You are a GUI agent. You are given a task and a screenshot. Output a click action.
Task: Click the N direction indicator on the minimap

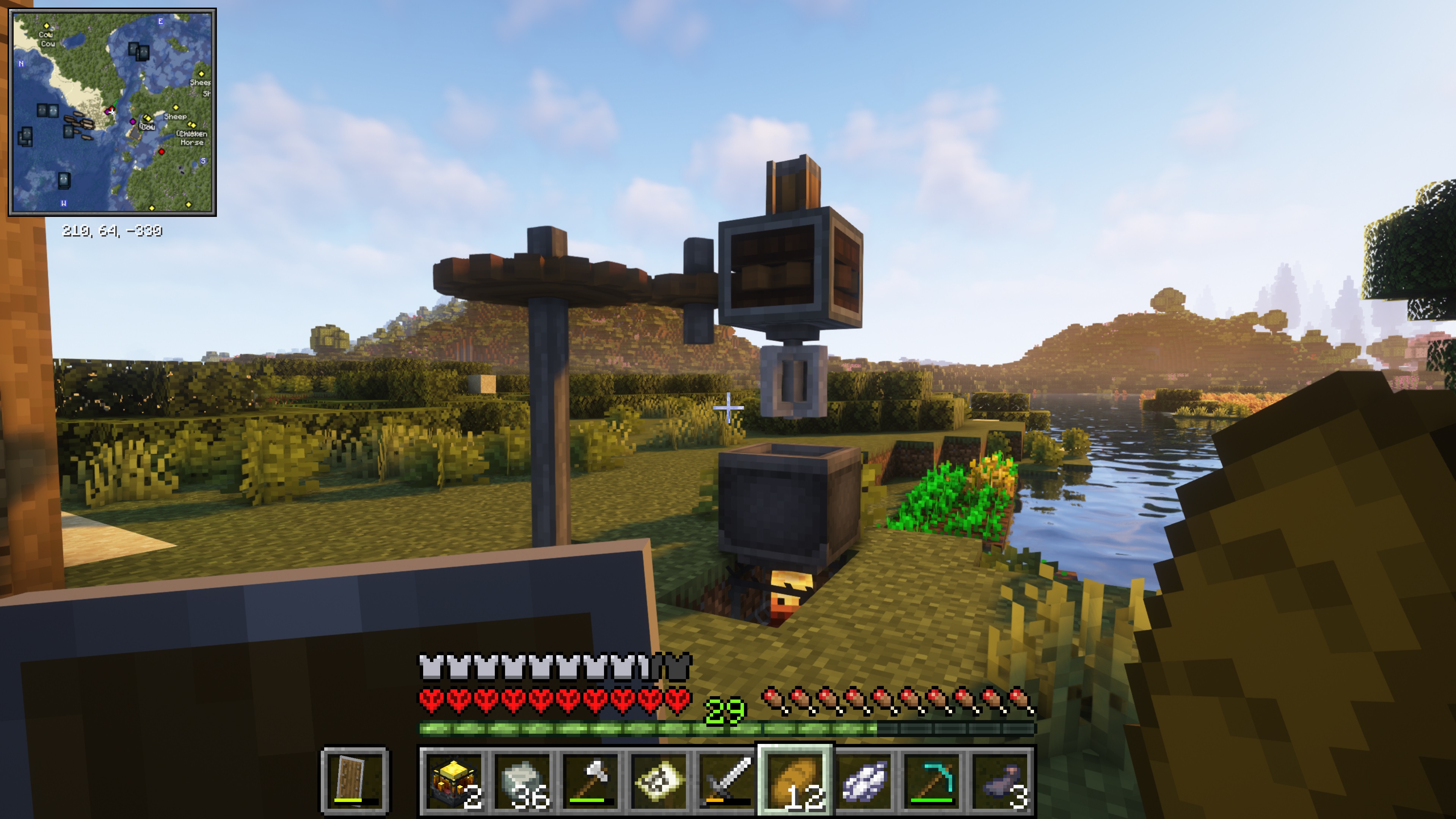tap(22, 63)
